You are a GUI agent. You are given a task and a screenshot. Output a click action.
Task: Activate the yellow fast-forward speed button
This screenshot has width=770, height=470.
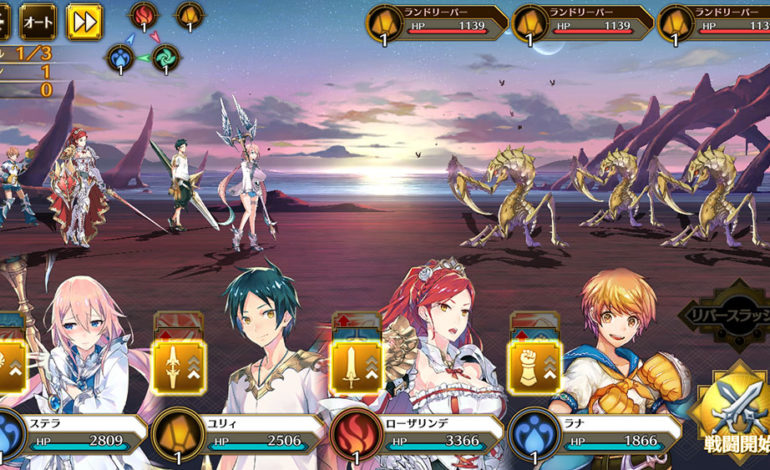tap(84, 21)
